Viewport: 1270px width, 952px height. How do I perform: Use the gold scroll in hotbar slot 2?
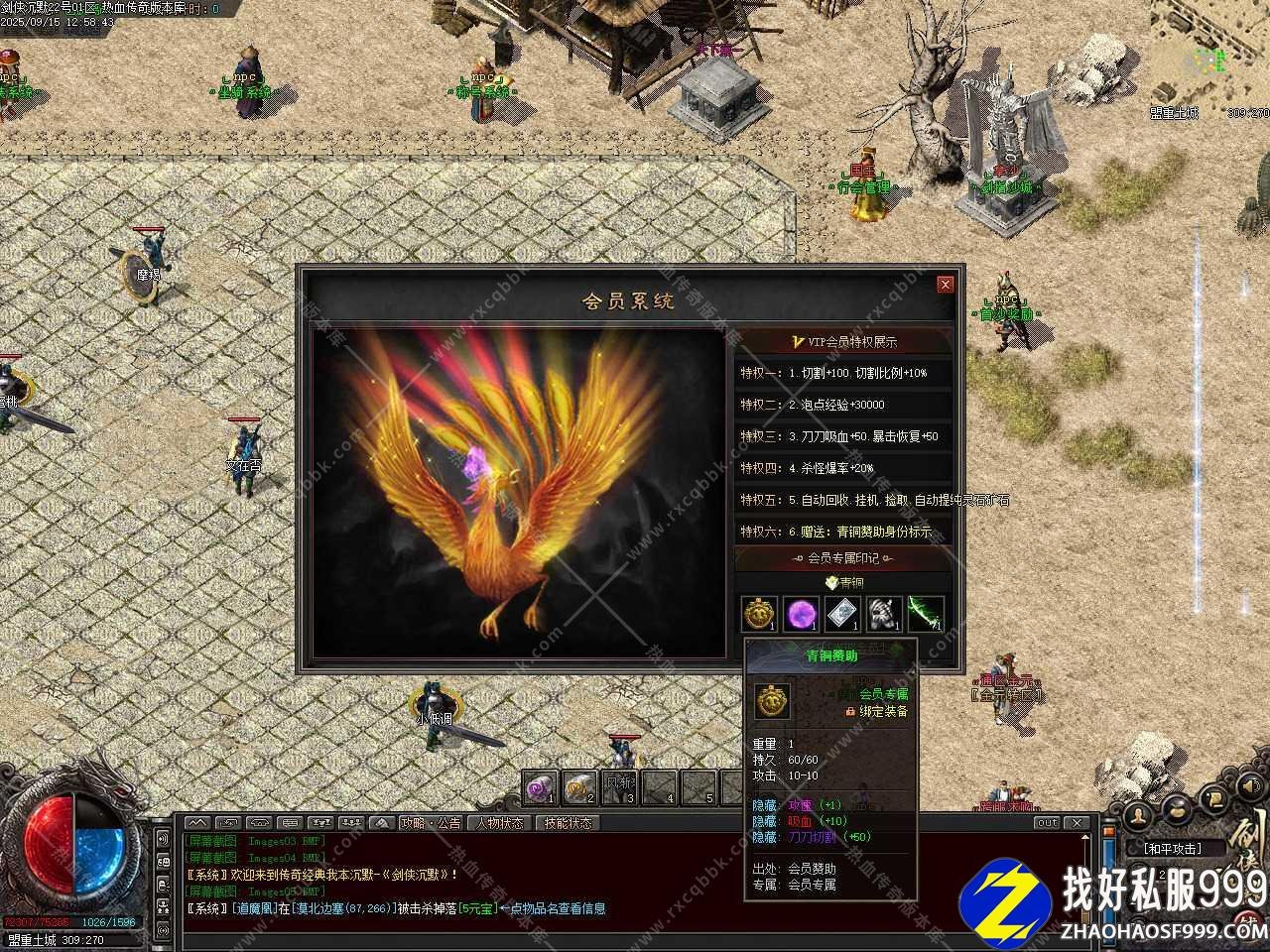pos(578,787)
